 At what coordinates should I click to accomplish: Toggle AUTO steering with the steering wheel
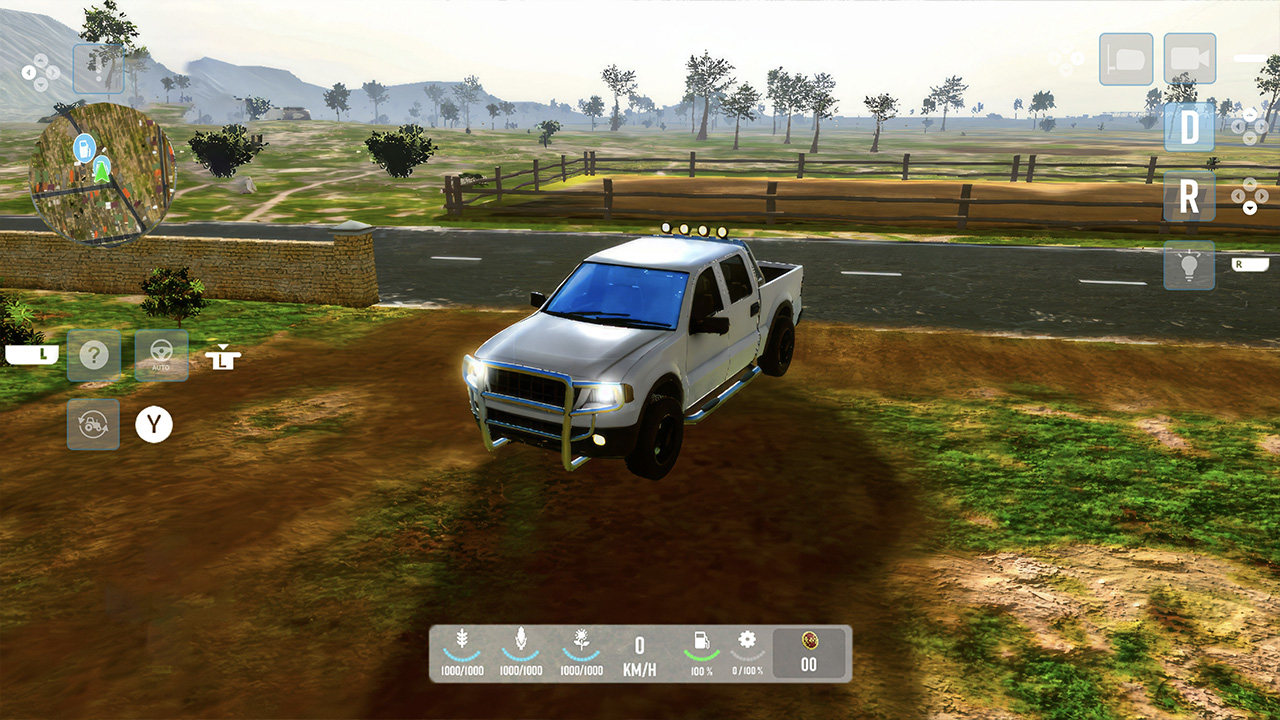160,355
